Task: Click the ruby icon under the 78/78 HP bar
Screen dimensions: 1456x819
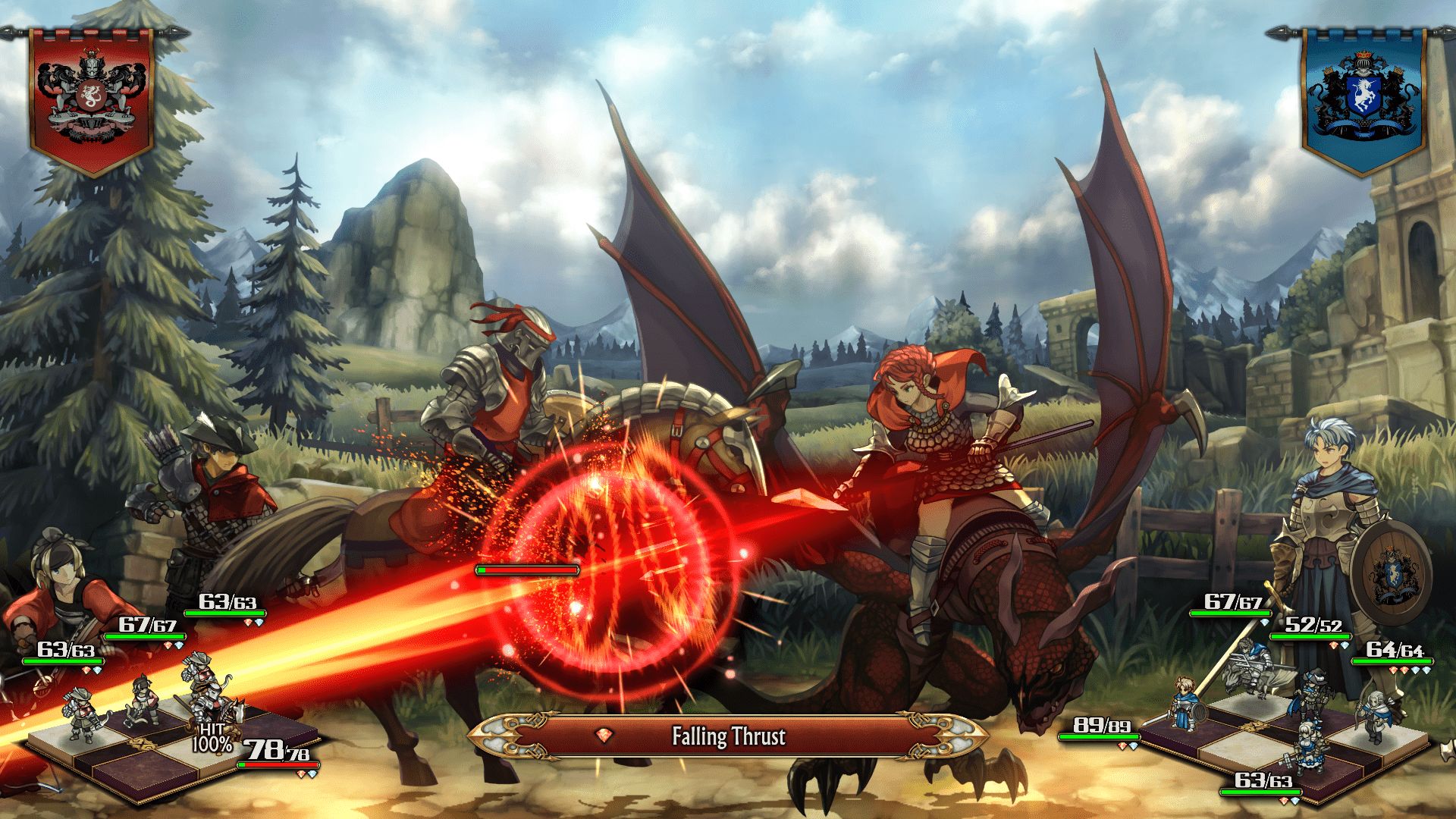Action: tap(301, 774)
